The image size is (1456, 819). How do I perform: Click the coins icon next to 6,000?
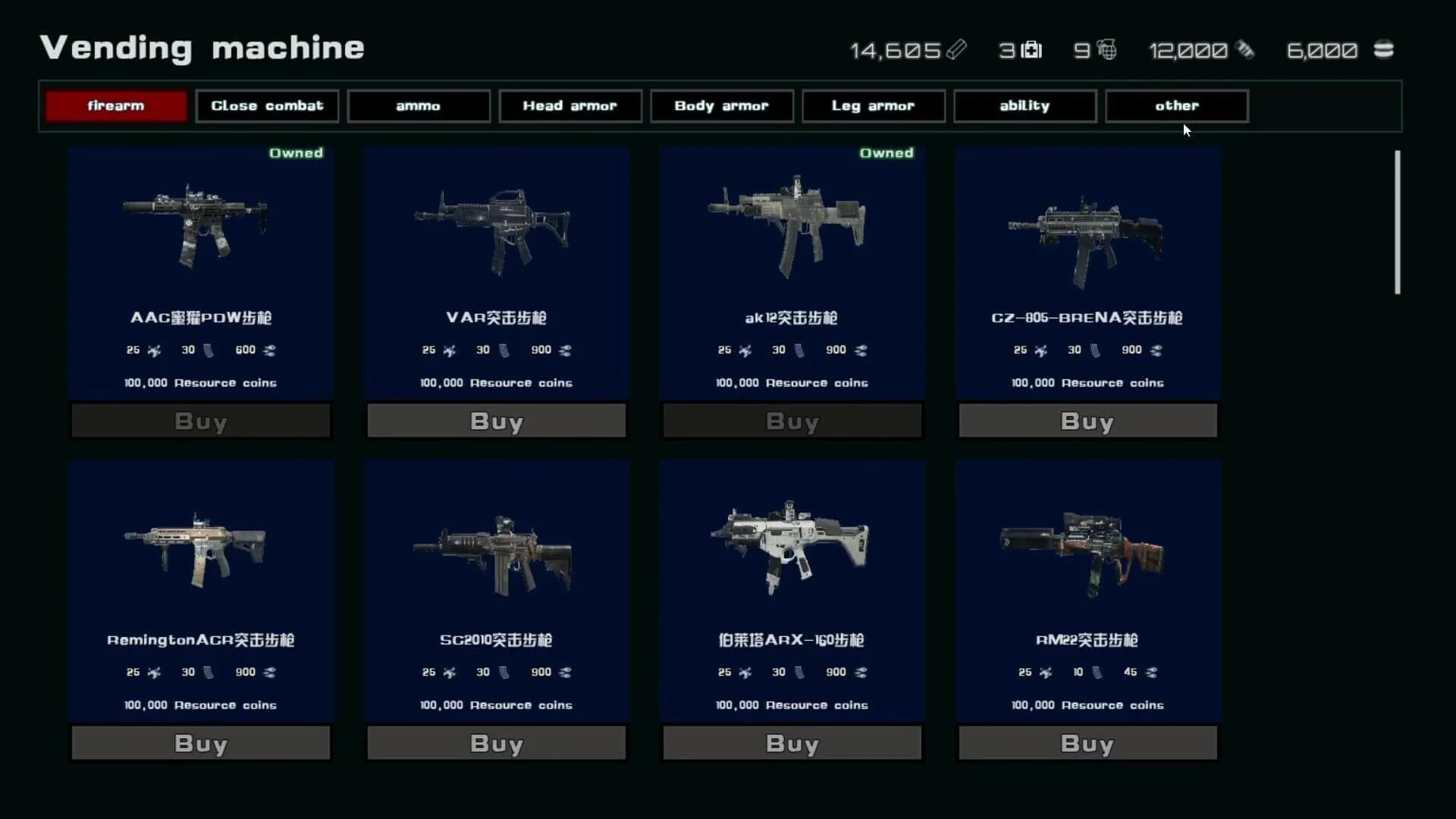(1383, 50)
